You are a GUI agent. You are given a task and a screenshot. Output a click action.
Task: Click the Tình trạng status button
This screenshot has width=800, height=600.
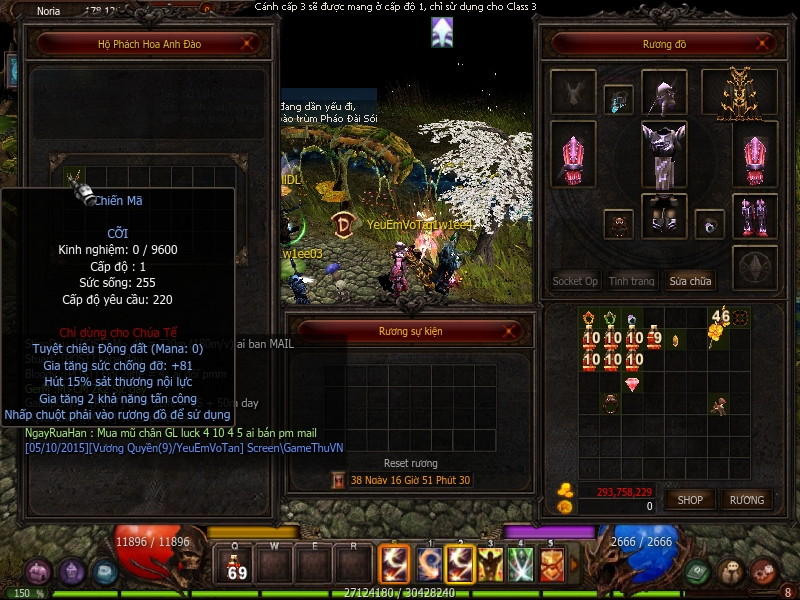[x=632, y=281]
